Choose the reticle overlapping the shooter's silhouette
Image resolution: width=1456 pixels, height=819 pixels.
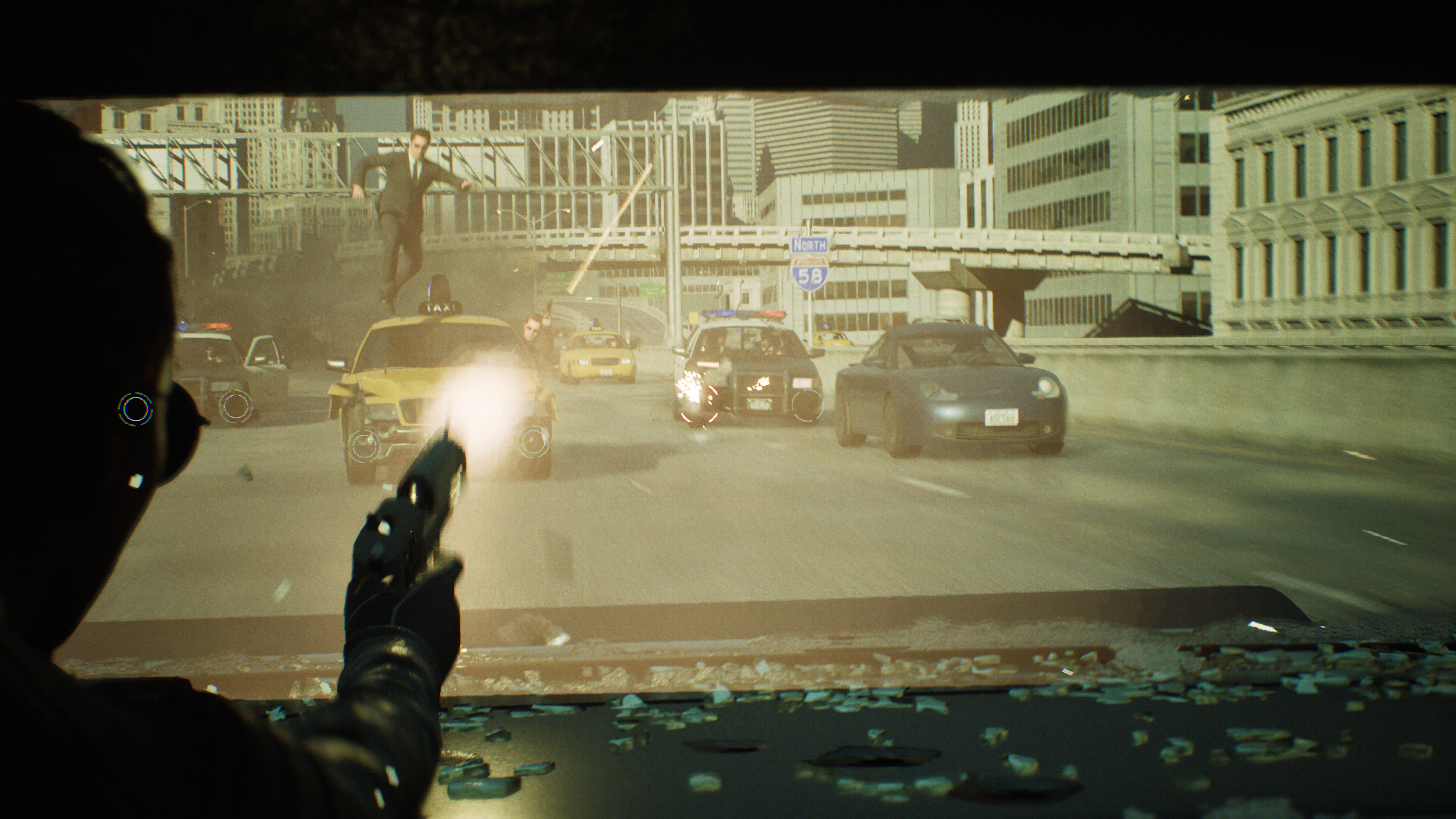tap(136, 408)
